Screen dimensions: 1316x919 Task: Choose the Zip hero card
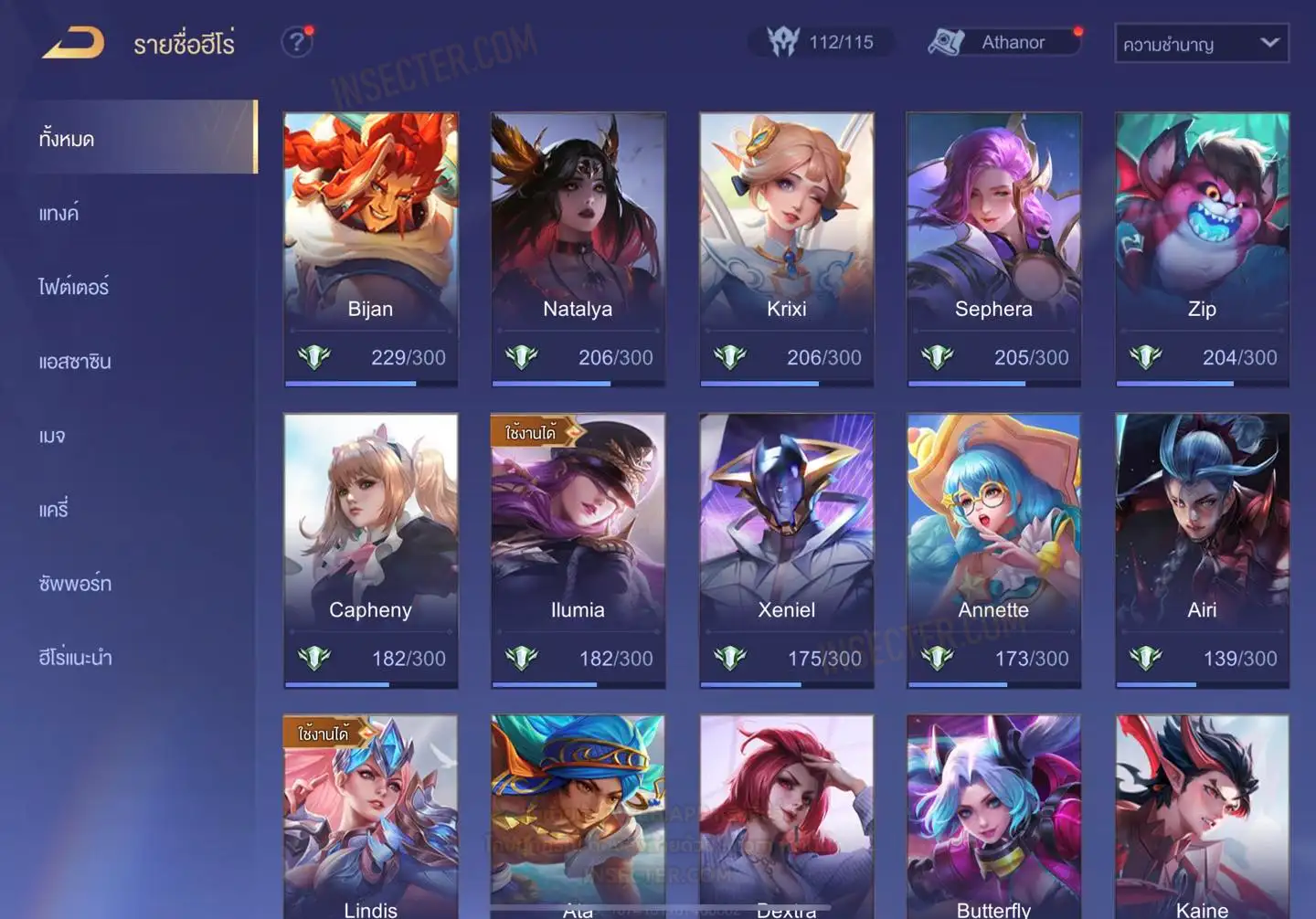(x=1202, y=247)
